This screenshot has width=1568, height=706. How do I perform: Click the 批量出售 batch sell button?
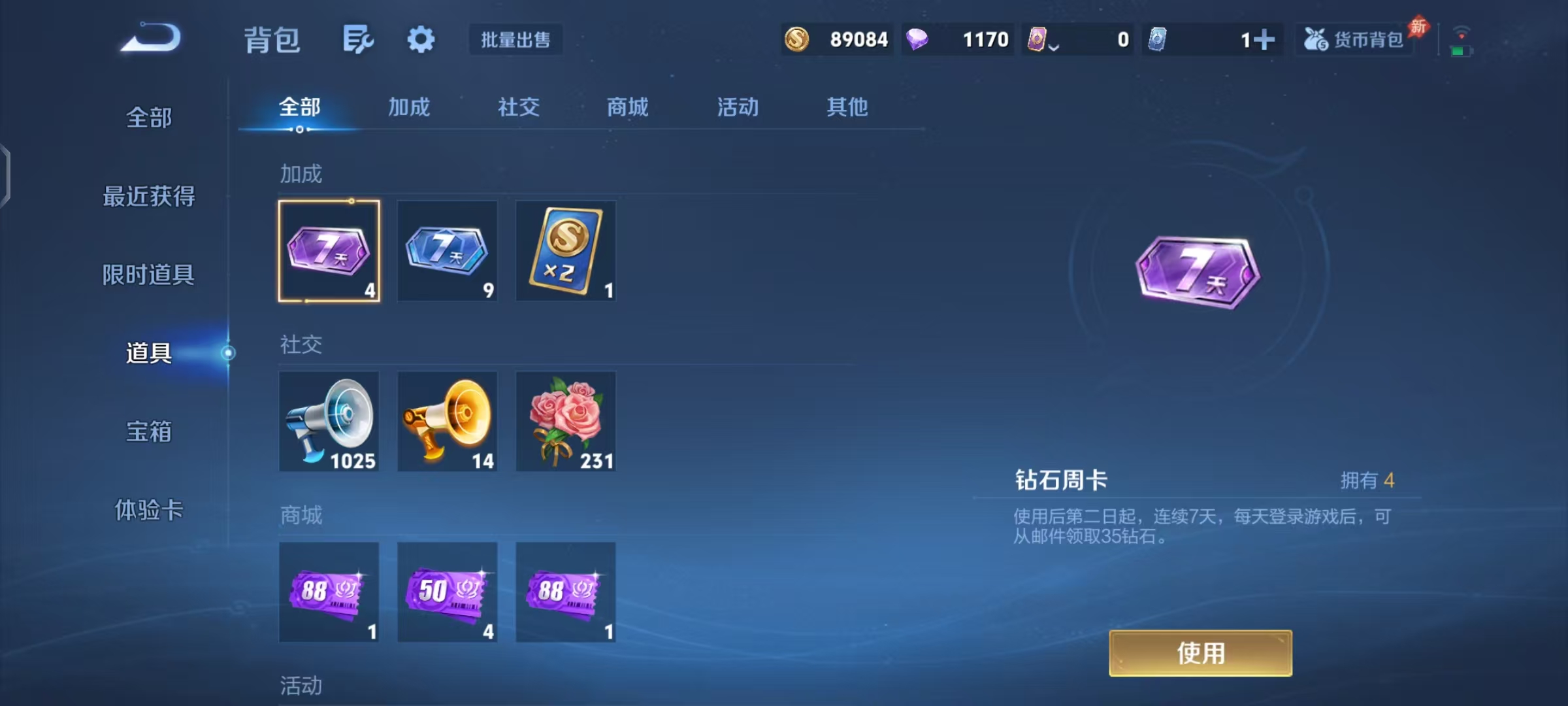coord(515,40)
